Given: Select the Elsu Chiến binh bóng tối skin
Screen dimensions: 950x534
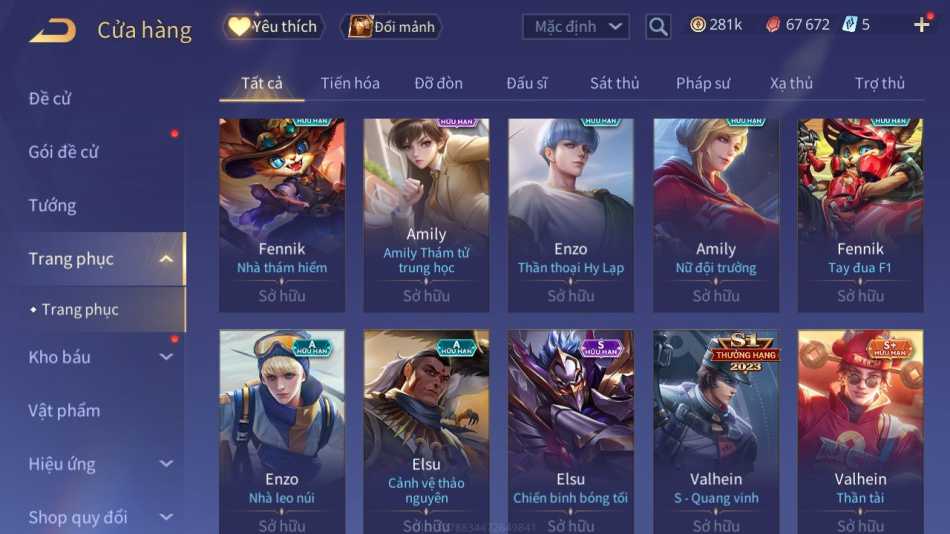Looking at the screenshot, I should click(x=570, y=425).
